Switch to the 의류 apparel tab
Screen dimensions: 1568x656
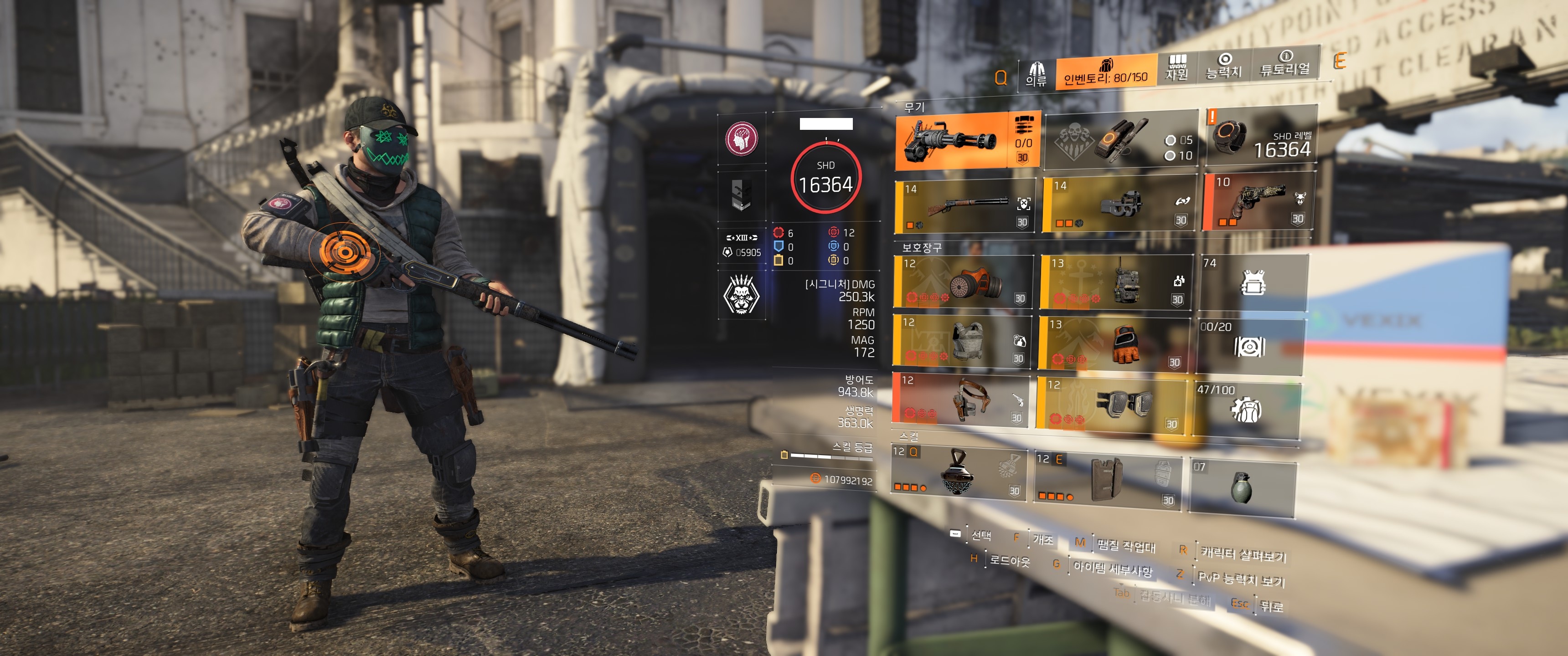tap(1036, 75)
